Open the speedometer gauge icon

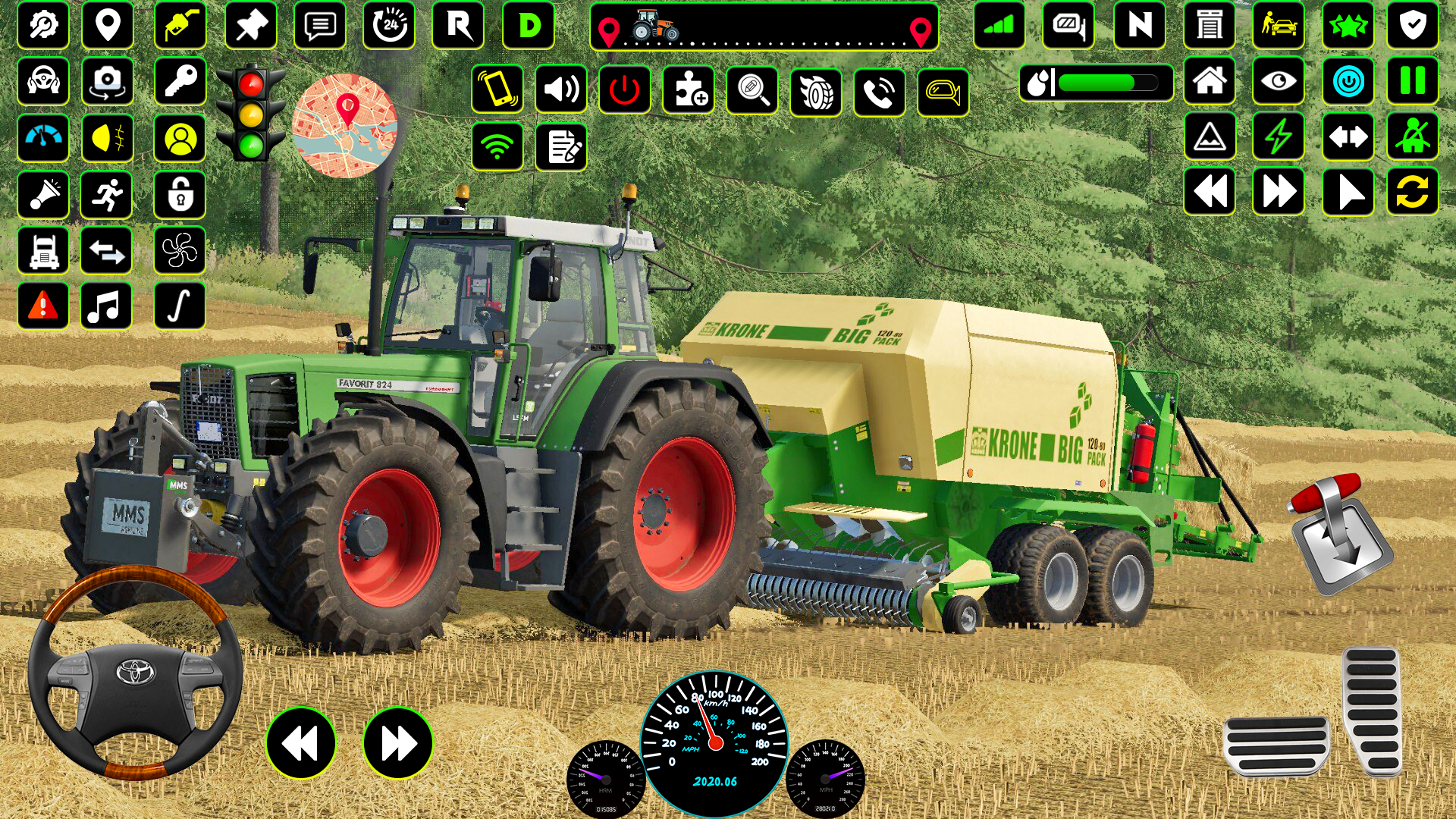click(x=43, y=139)
